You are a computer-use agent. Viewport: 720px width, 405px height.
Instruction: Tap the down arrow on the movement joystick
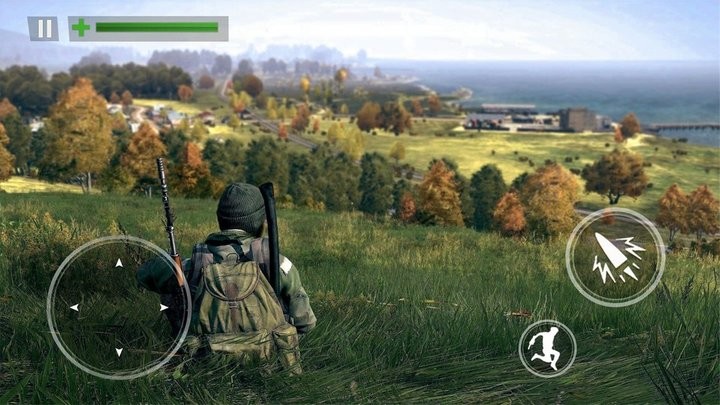click(119, 351)
